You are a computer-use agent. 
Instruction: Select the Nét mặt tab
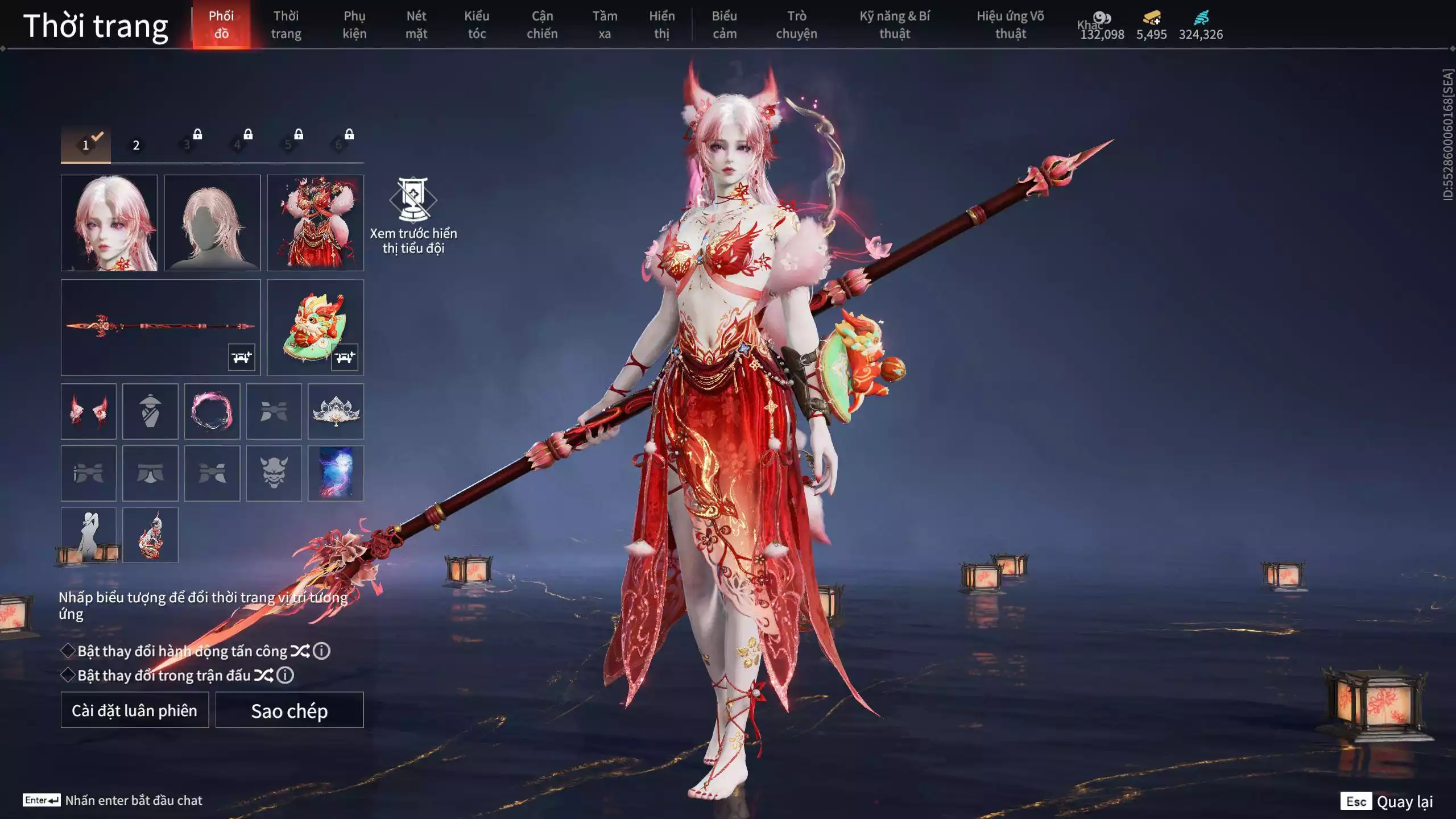click(x=416, y=25)
